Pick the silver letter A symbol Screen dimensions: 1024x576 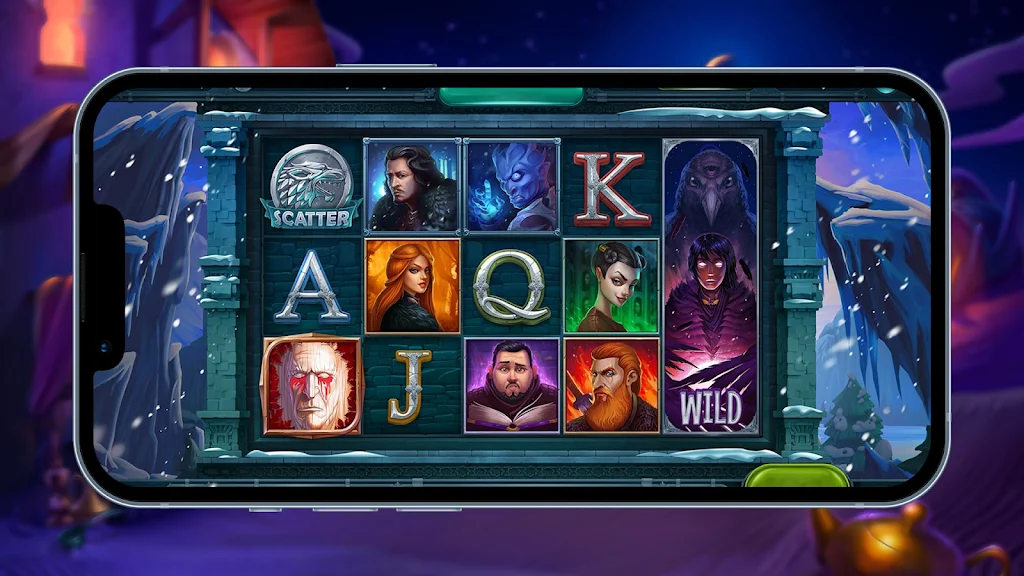click(312, 286)
